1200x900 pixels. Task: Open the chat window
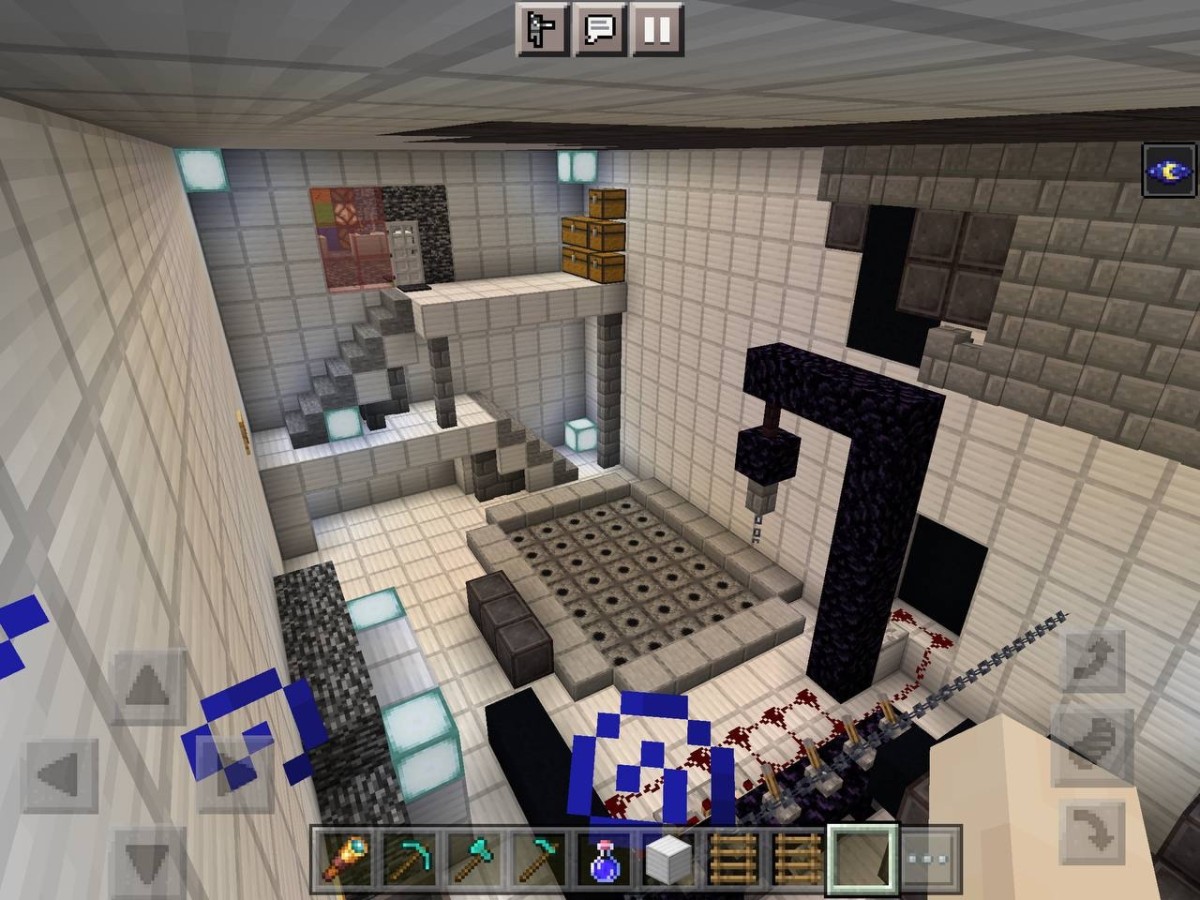(x=599, y=30)
